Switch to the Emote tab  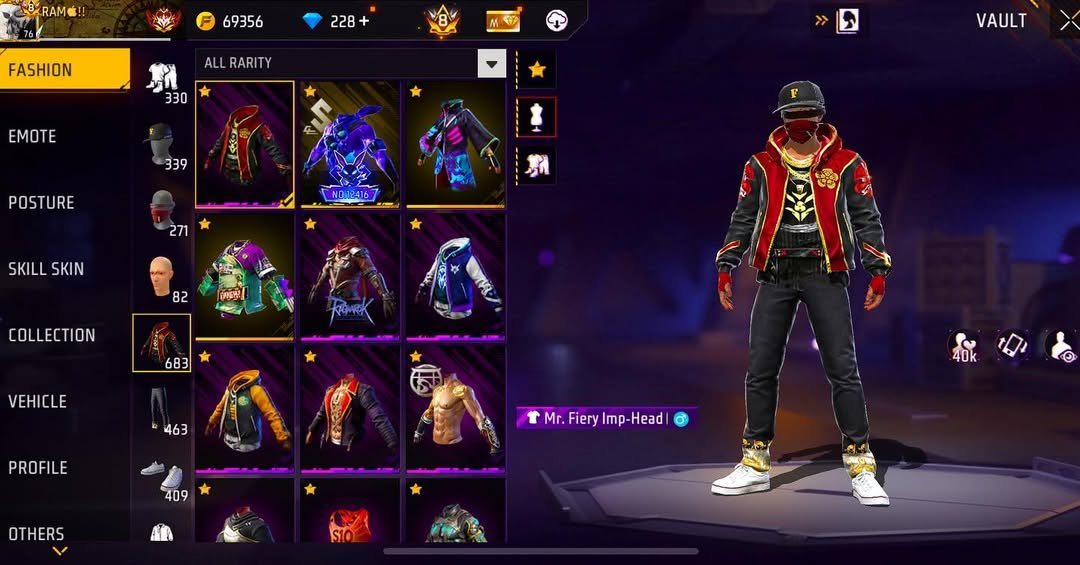coord(33,137)
